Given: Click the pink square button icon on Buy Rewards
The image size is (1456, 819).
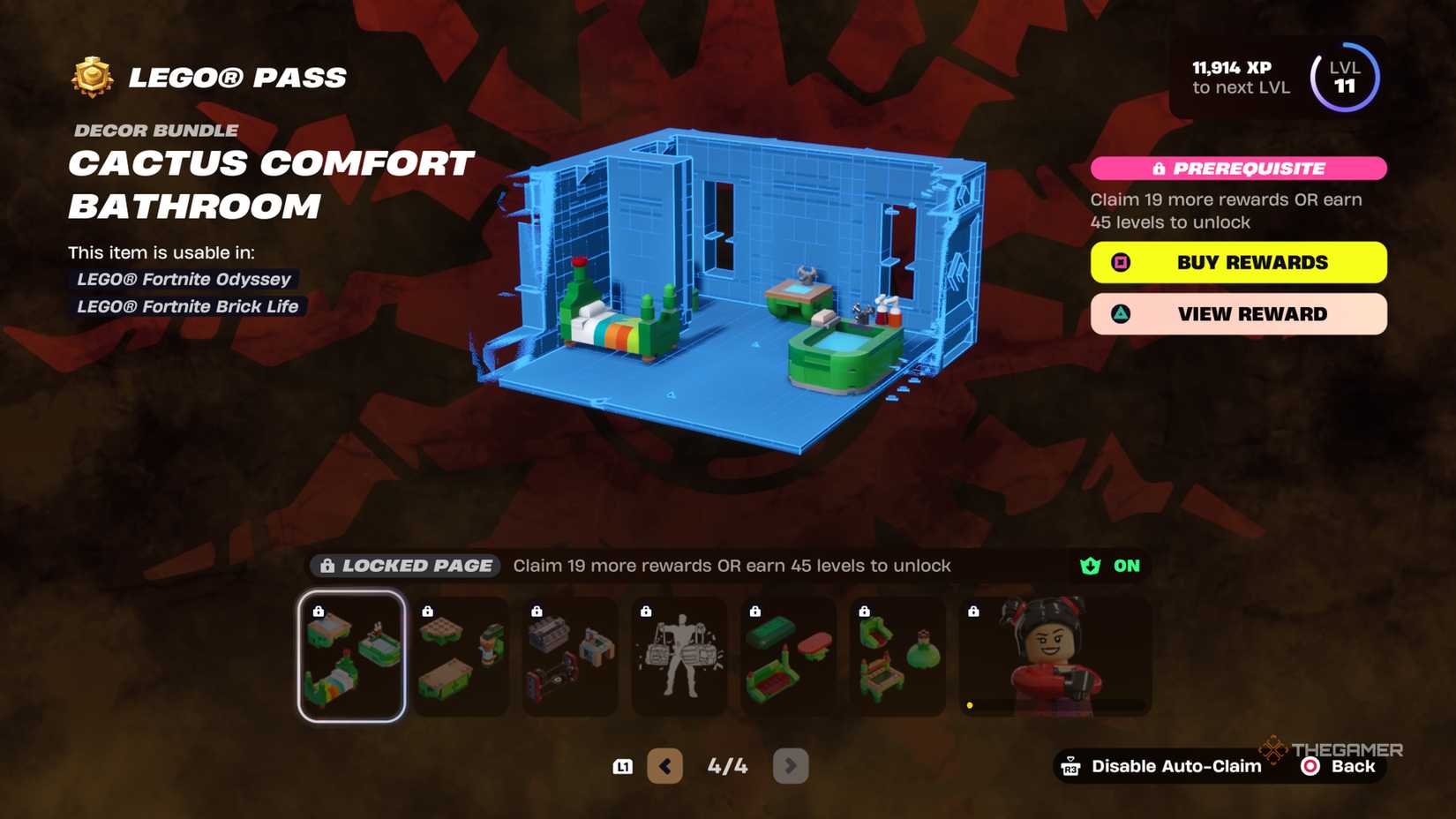Looking at the screenshot, I should (1121, 262).
